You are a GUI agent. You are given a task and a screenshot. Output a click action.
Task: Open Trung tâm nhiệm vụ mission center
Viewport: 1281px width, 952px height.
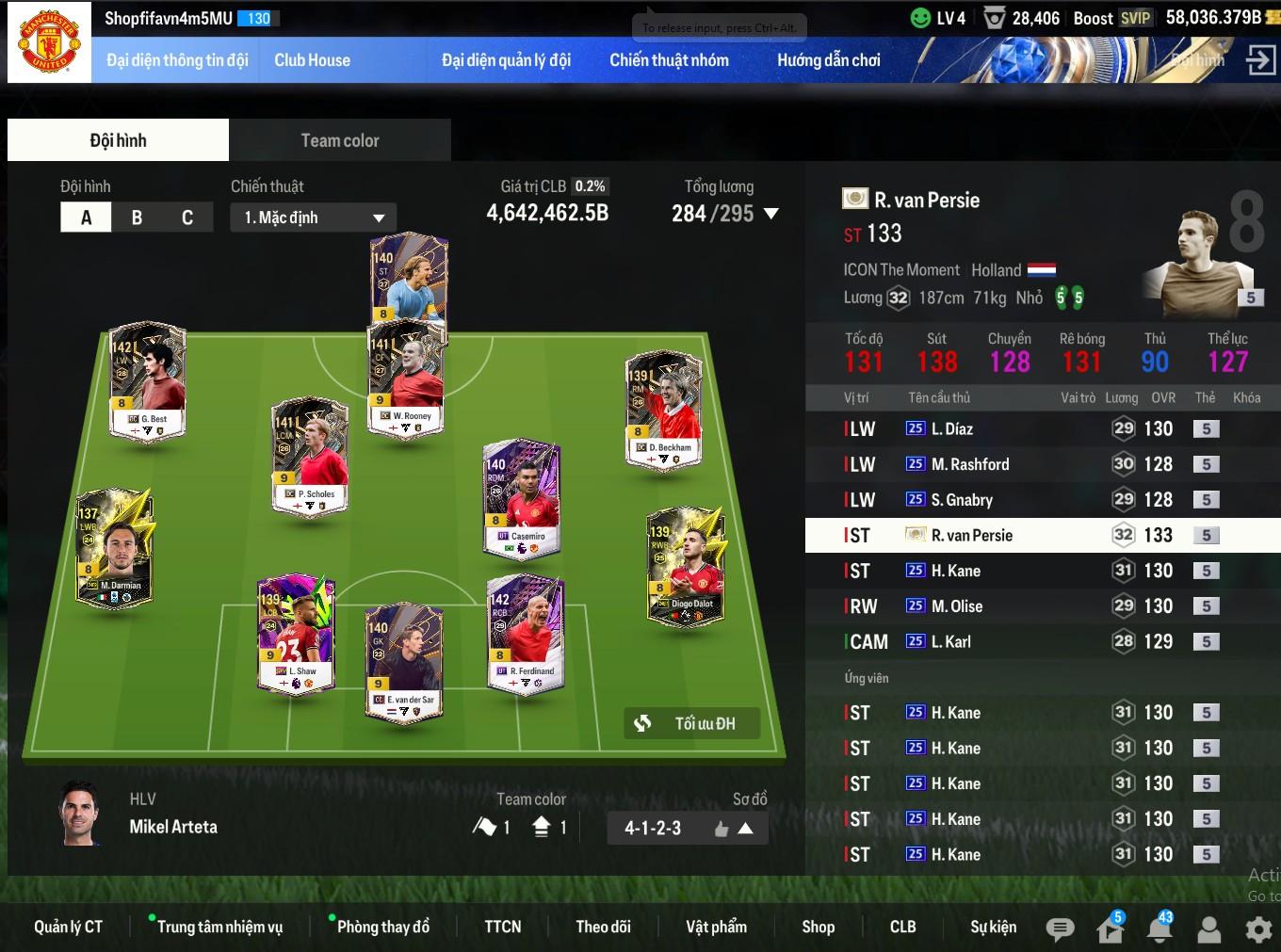219,927
